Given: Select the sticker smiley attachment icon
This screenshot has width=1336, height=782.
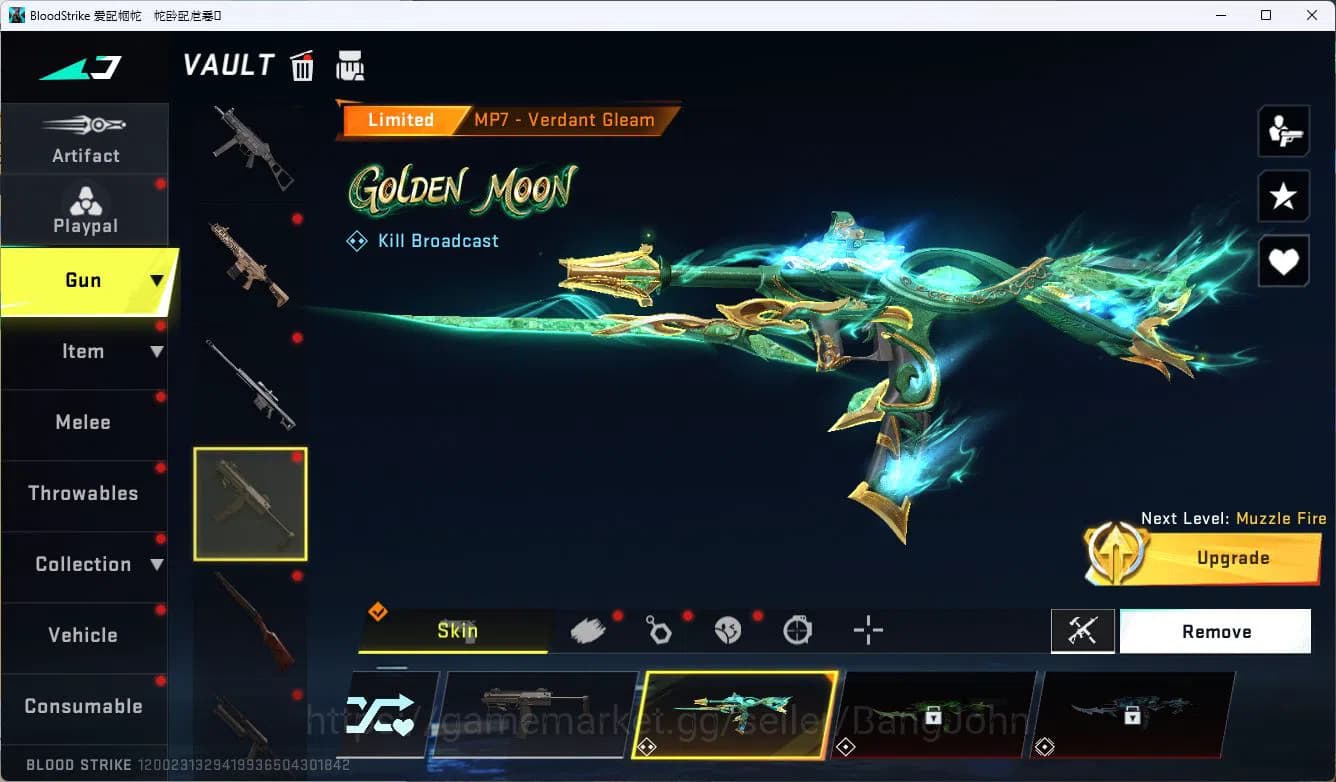Looking at the screenshot, I should pyautogui.click(x=728, y=628).
